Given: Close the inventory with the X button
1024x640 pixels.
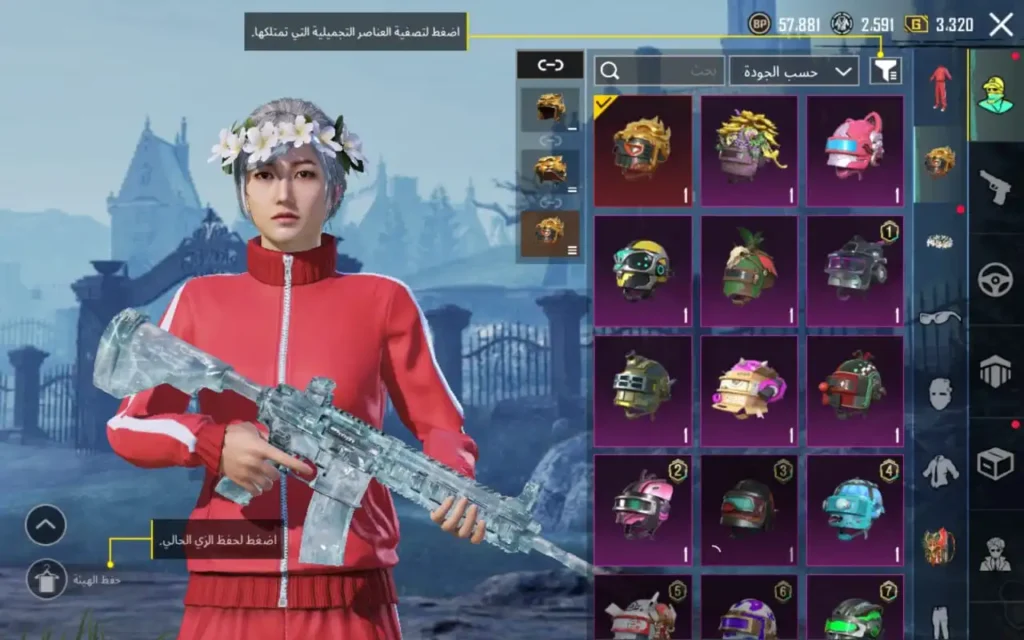Looking at the screenshot, I should coord(1001,25).
